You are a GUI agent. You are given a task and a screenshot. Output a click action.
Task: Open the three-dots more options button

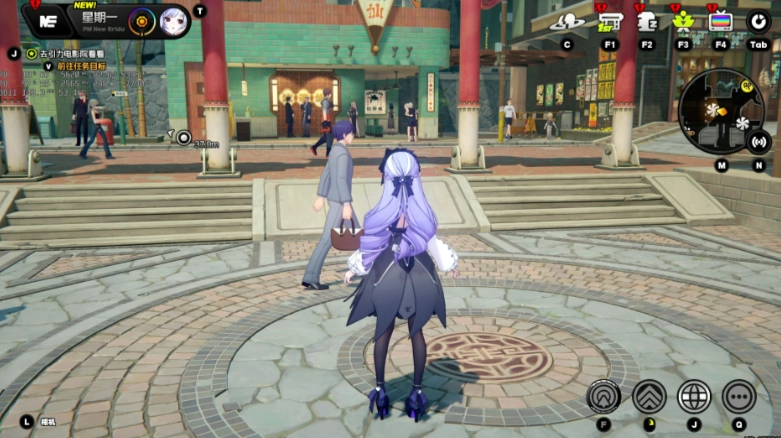[x=739, y=396]
